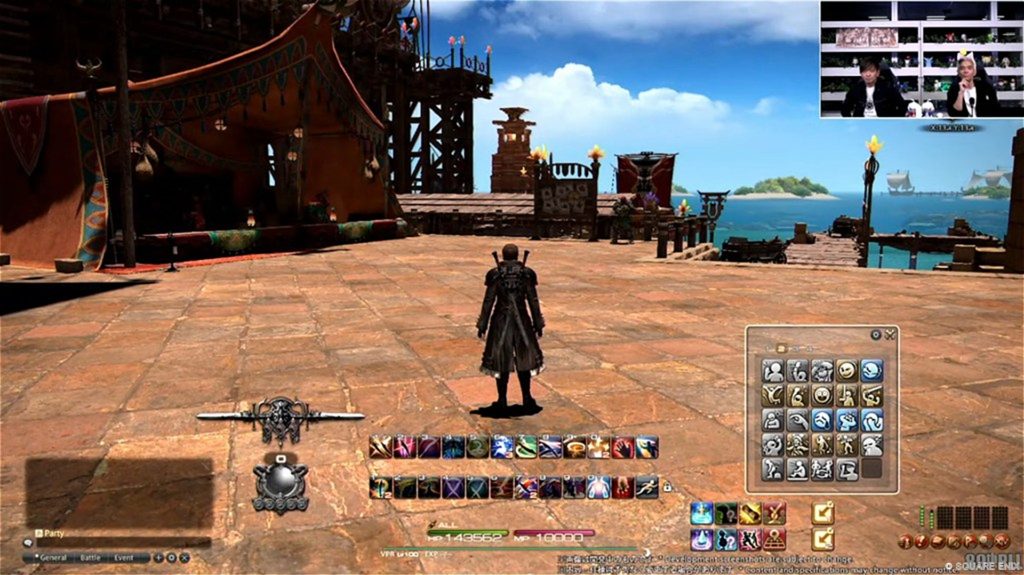Use the red grasping hand ability, top hotbar
This screenshot has width=1024, height=575.
pos(622,447)
